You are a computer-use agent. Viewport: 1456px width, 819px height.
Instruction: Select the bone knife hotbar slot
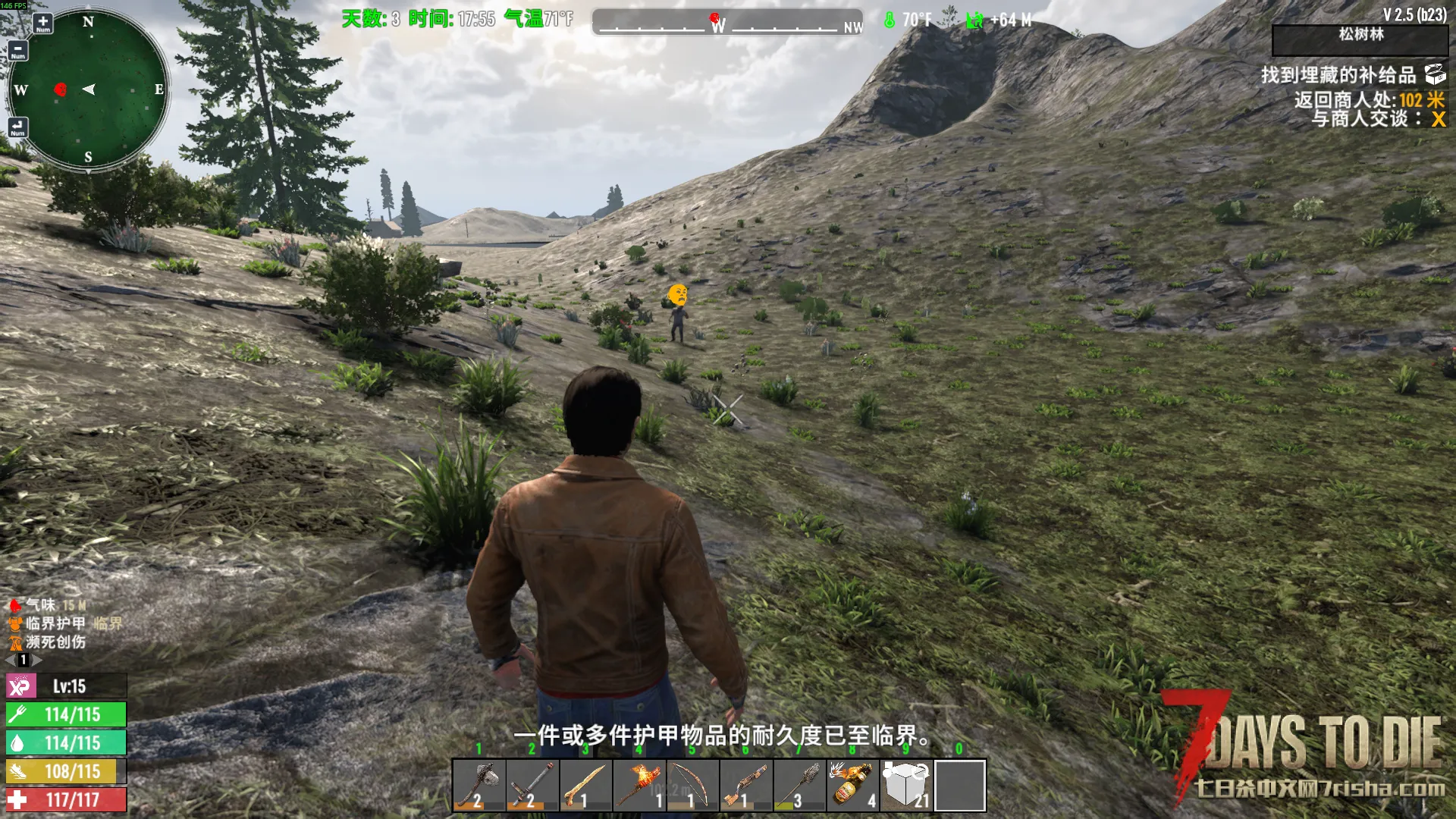[x=585, y=786]
